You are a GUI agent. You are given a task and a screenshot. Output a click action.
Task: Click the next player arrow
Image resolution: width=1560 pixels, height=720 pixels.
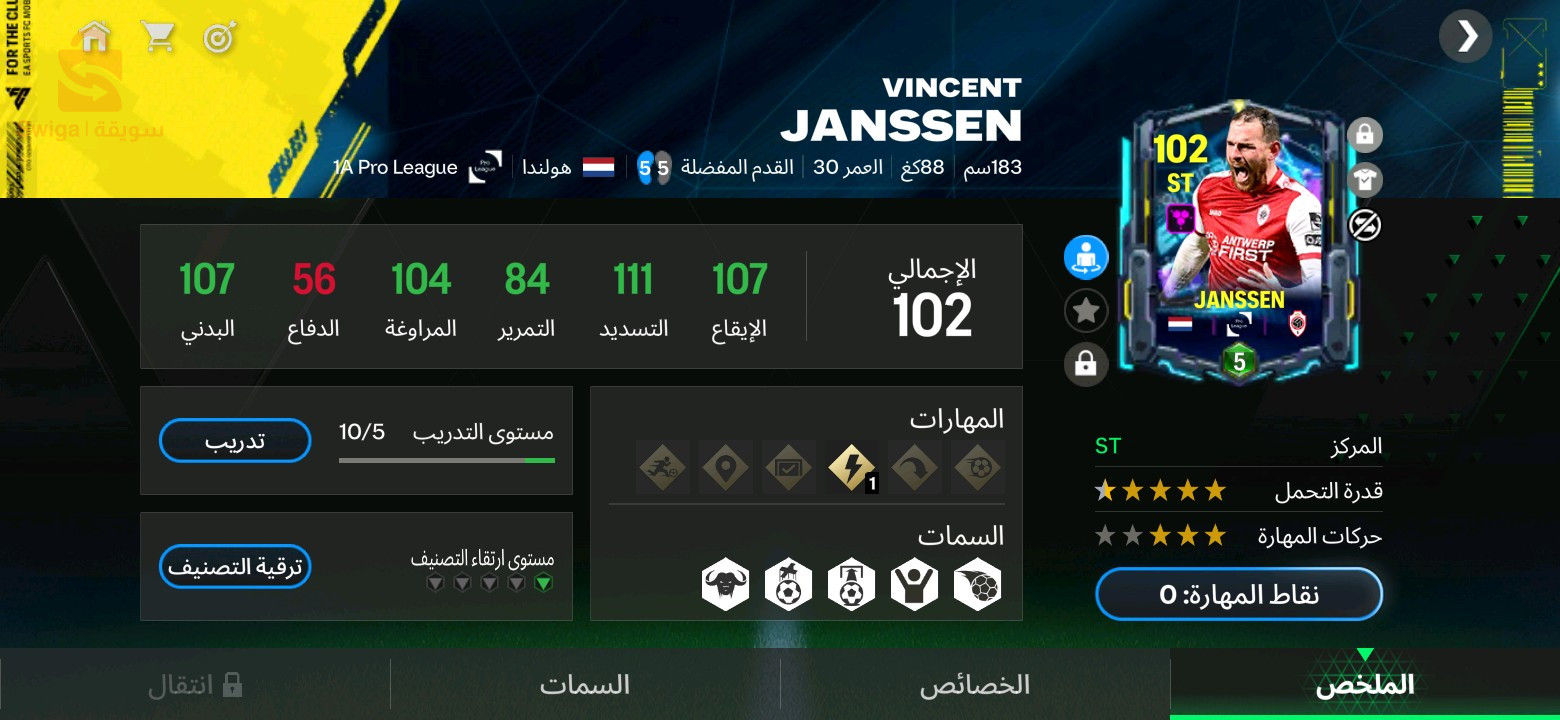pos(1466,37)
